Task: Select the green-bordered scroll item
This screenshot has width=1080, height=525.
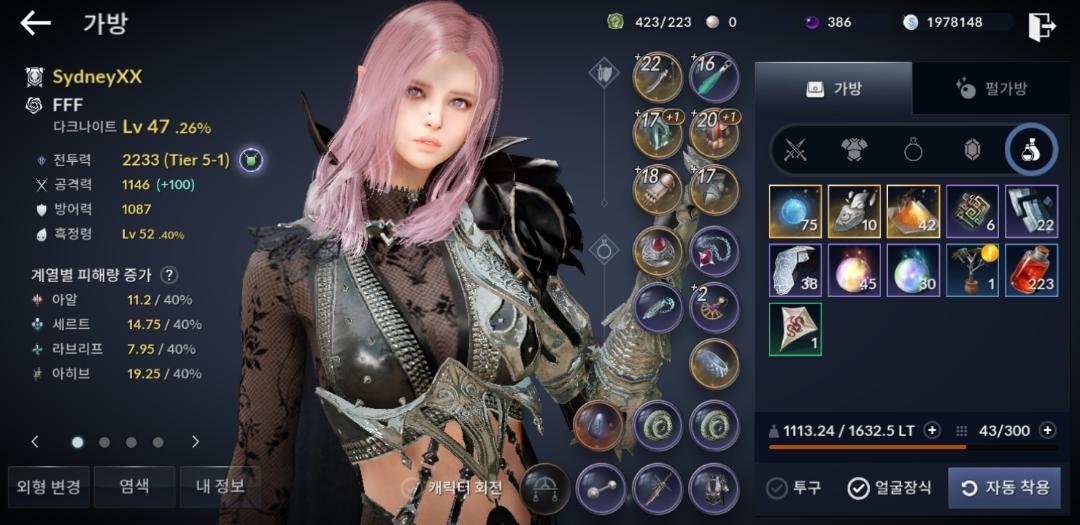Action: 795,329
